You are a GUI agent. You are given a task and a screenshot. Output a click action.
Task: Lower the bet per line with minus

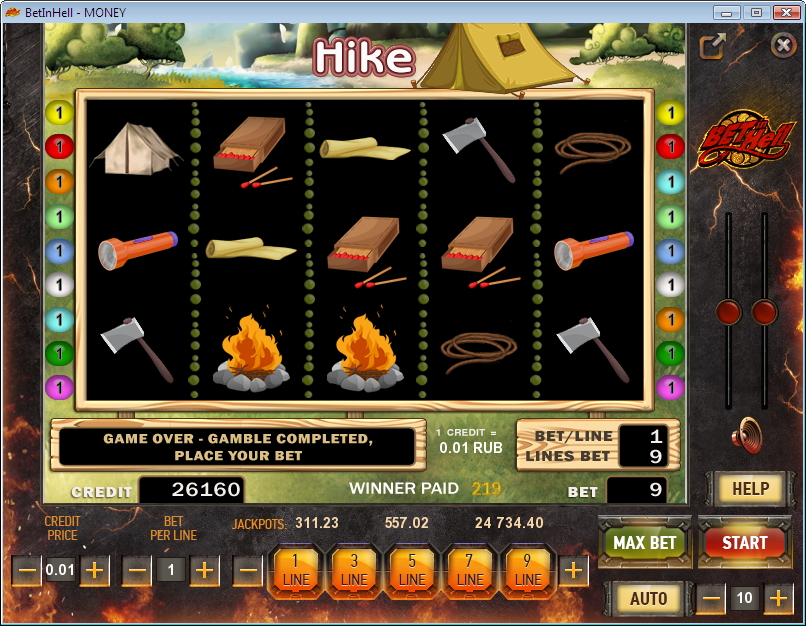[137, 571]
